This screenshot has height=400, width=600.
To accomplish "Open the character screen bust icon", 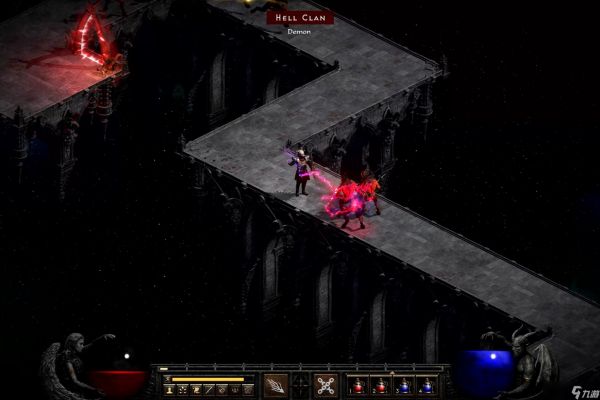I will point(169,390).
